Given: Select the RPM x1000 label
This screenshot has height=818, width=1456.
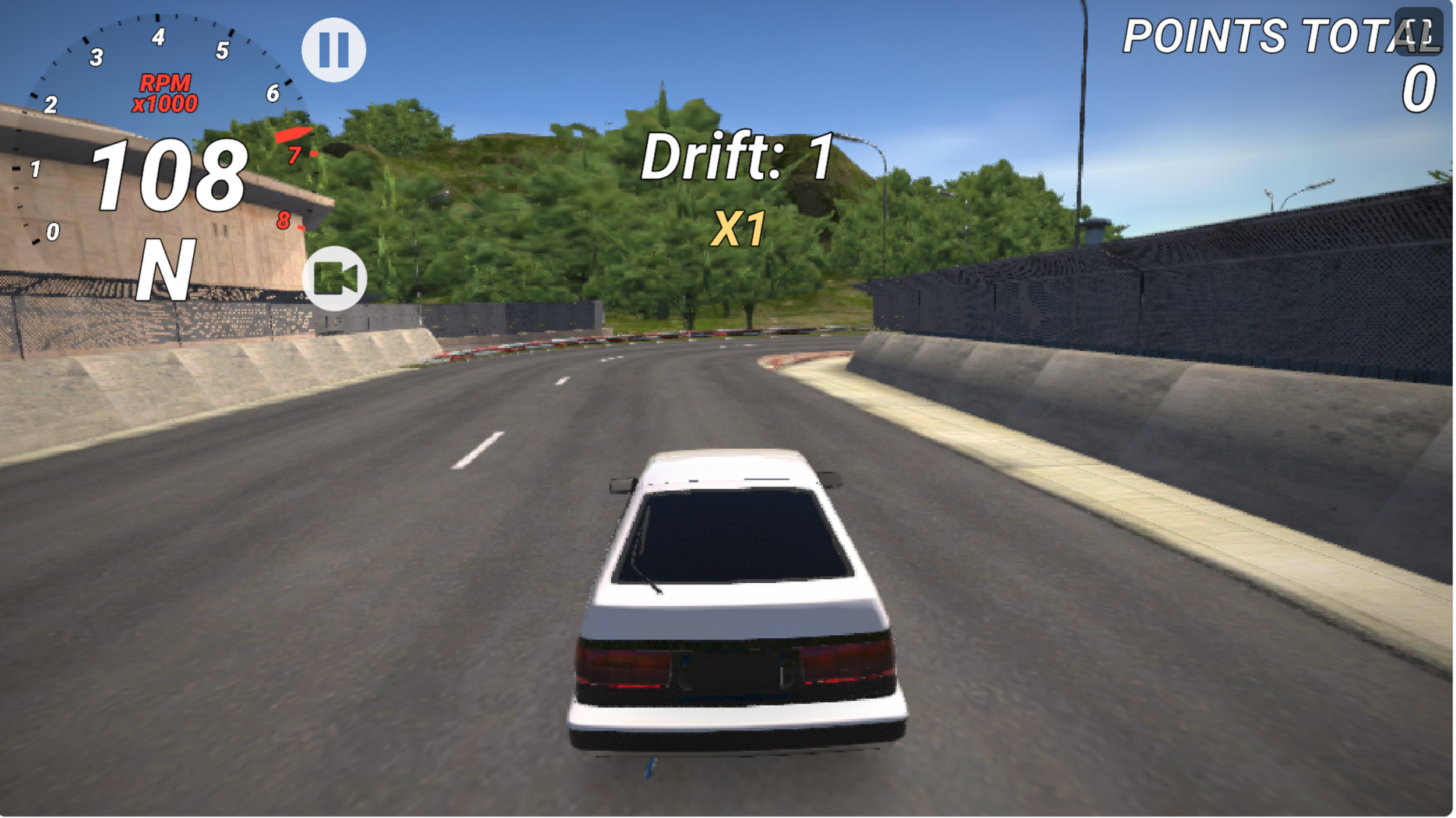Looking at the screenshot, I should pos(166,93).
